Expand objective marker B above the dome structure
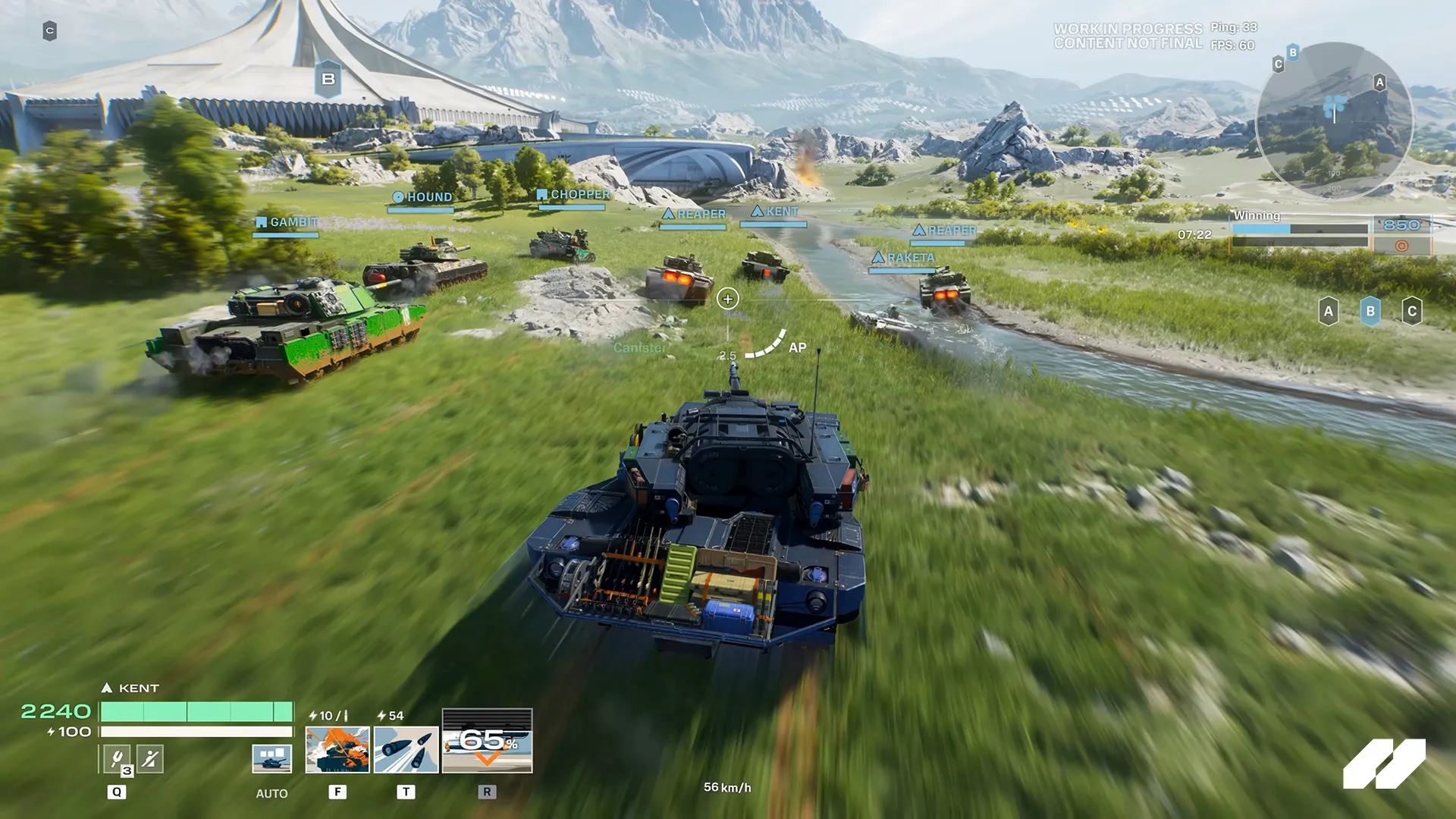Screen dimensions: 1456x819 click(328, 77)
